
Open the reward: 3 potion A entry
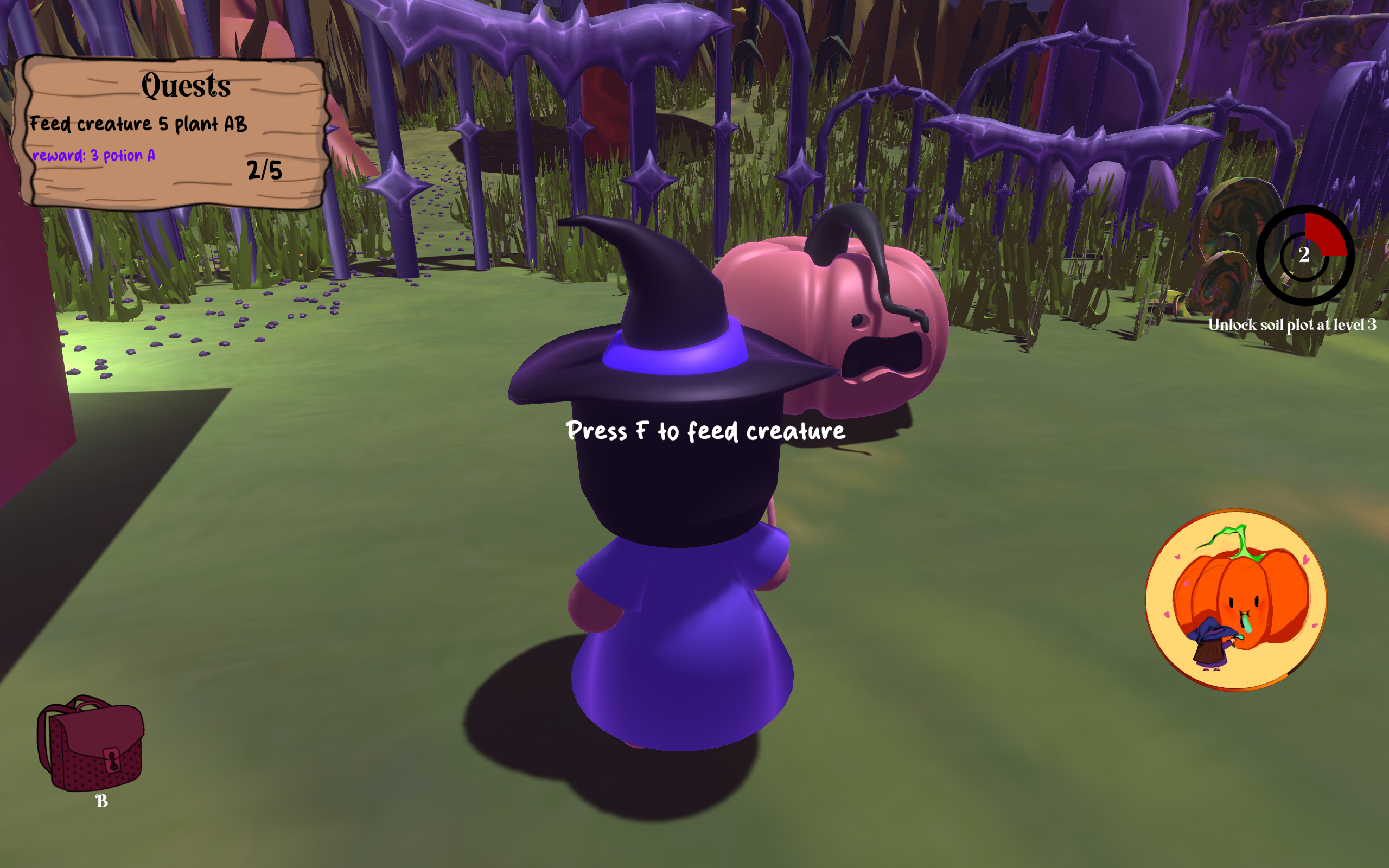(95, 156)
